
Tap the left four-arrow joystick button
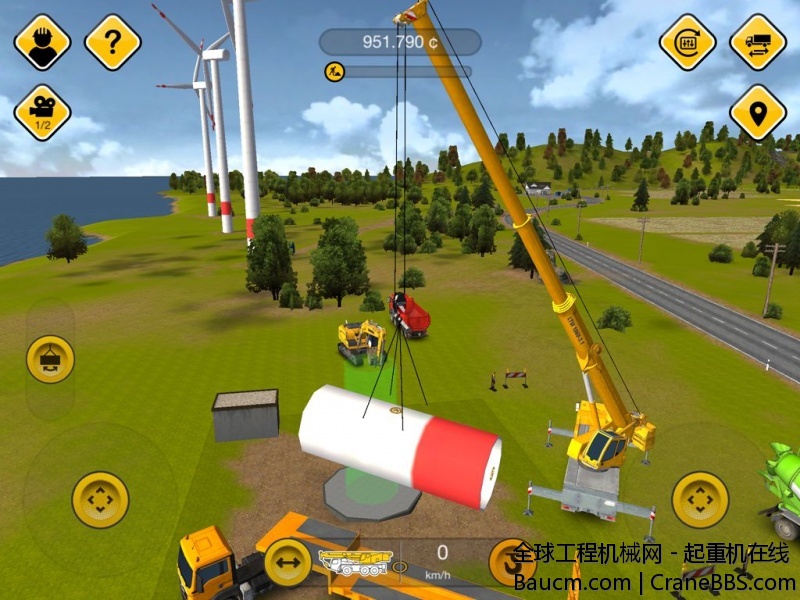click(x=100, y=499)
